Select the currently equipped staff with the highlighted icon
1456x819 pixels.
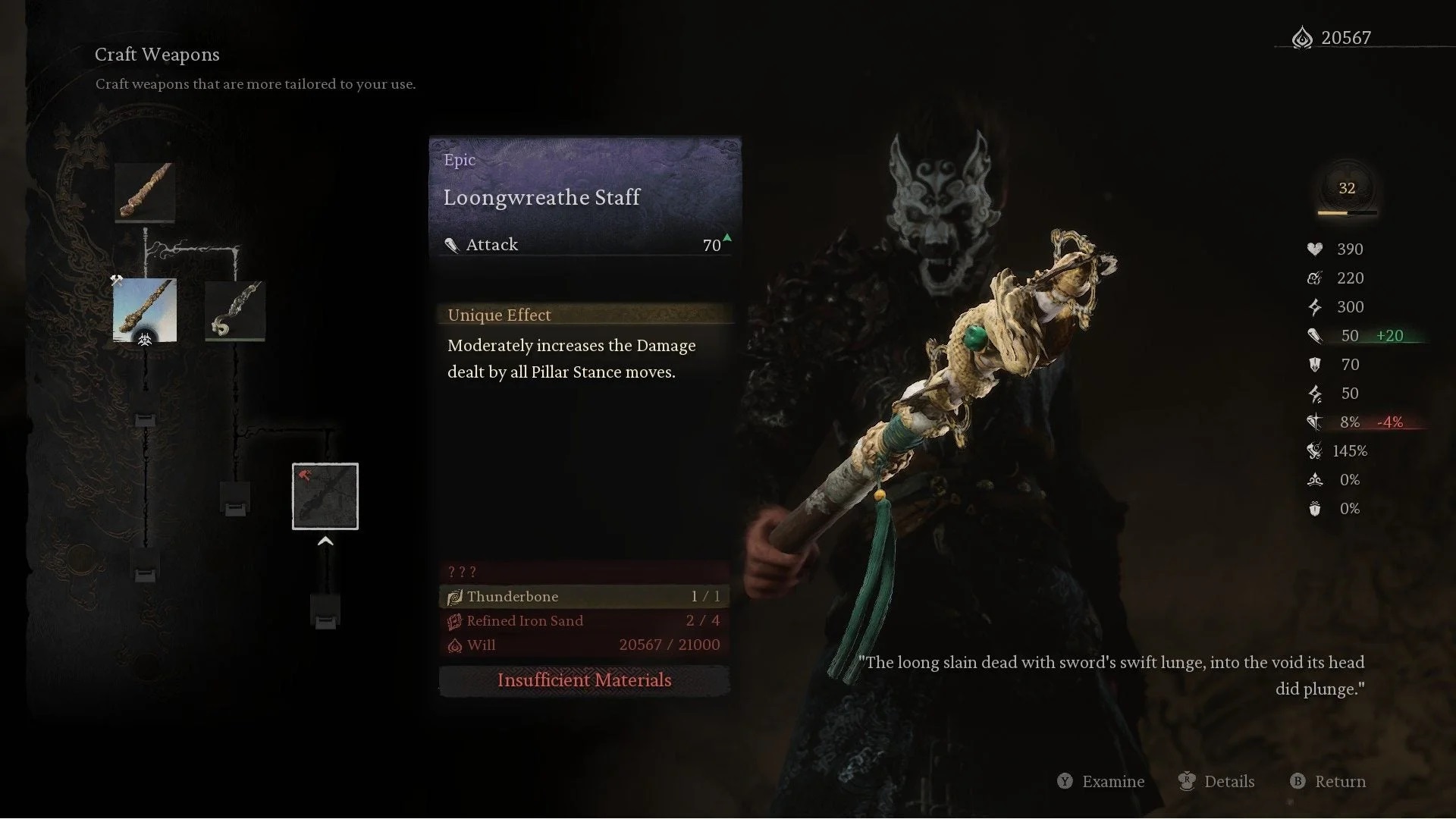click(x=145, y=310)
